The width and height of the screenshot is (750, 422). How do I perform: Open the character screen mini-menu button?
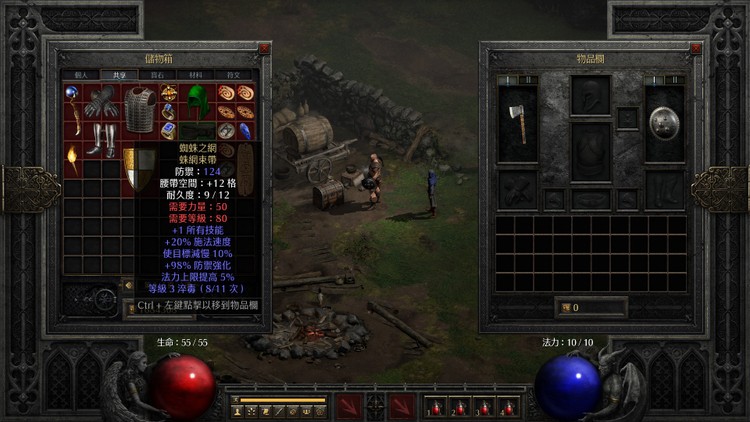(238, 411)
